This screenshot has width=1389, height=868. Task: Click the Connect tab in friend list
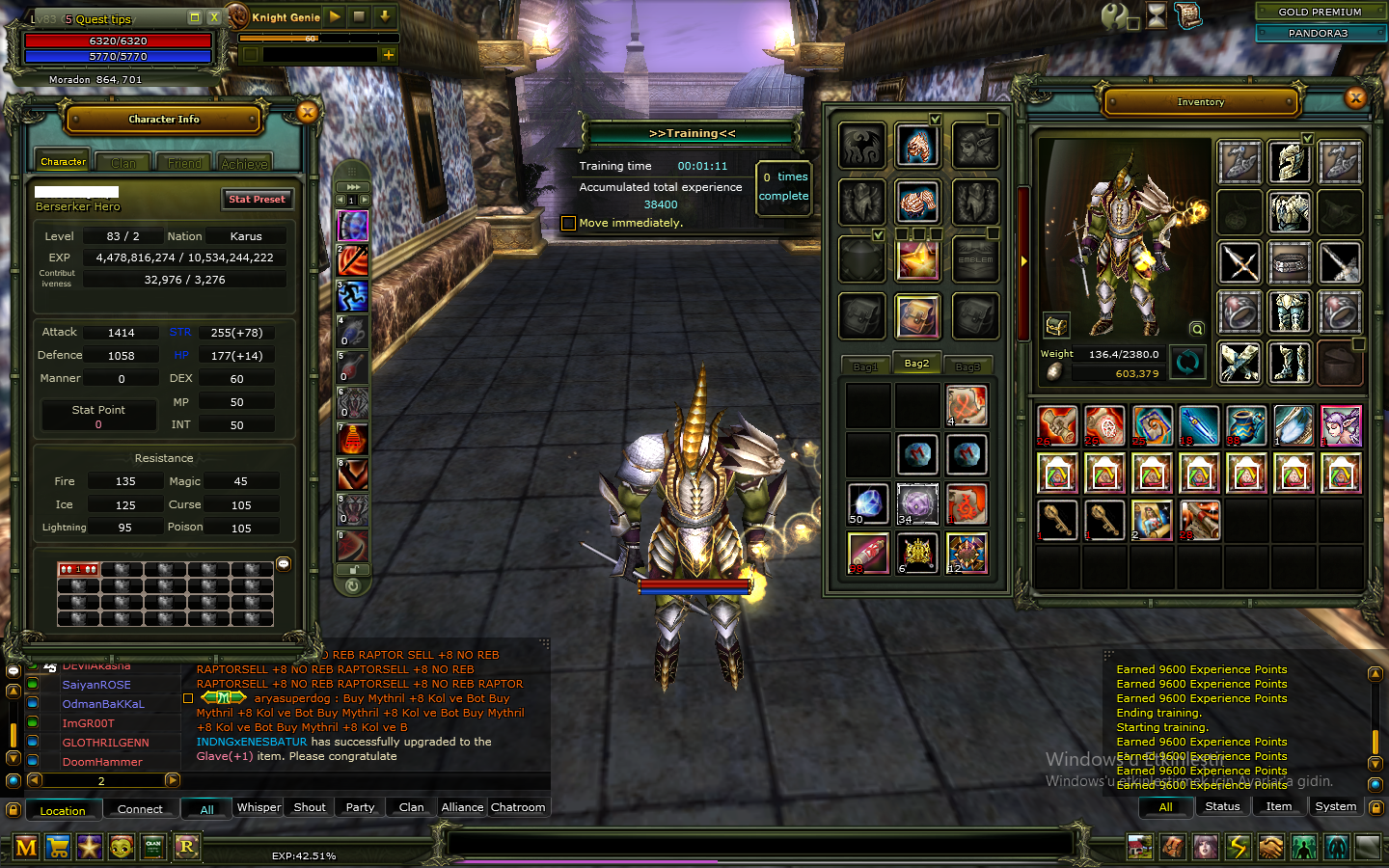[140, 809]
